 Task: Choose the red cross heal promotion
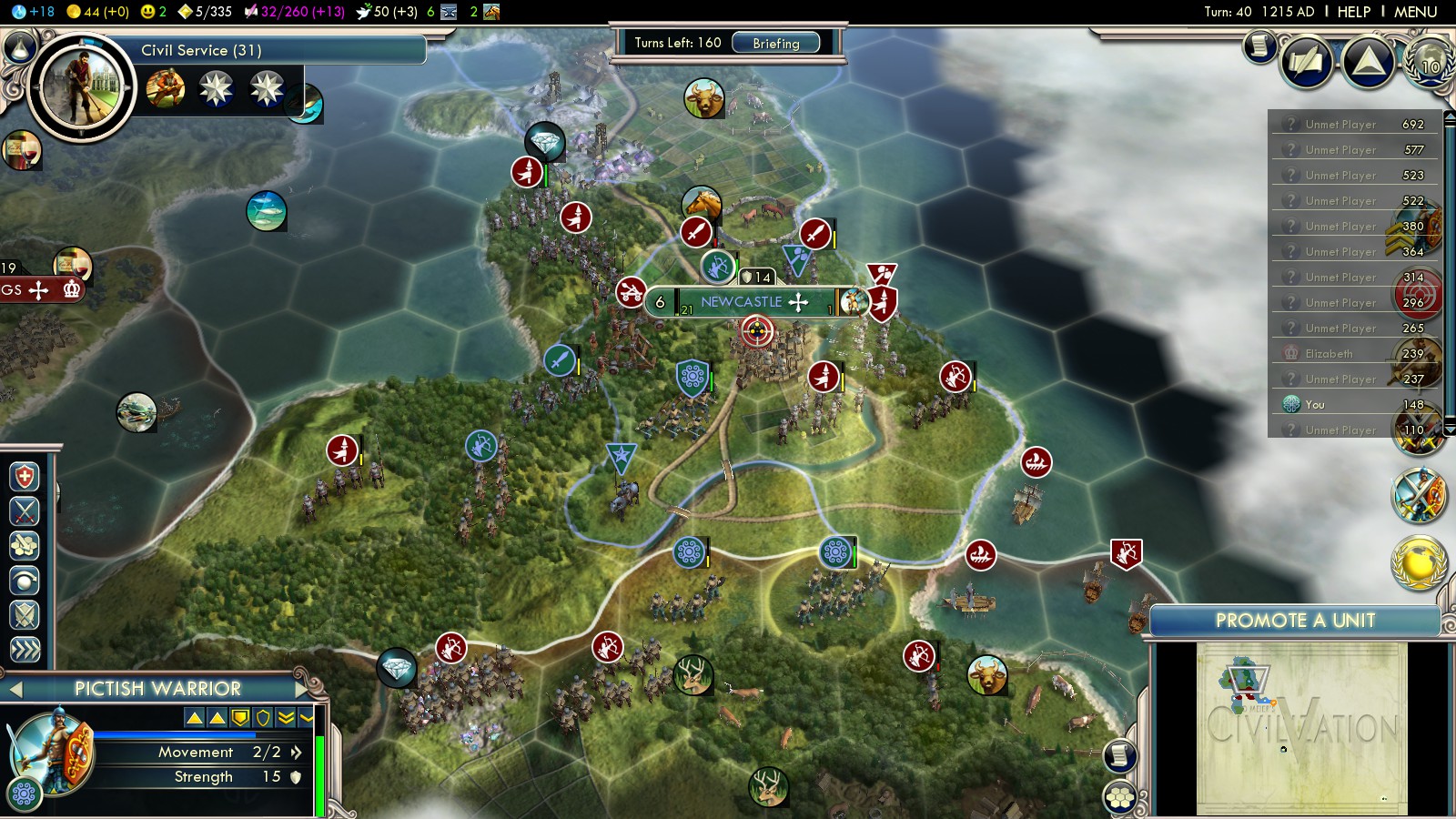(25, 477)
